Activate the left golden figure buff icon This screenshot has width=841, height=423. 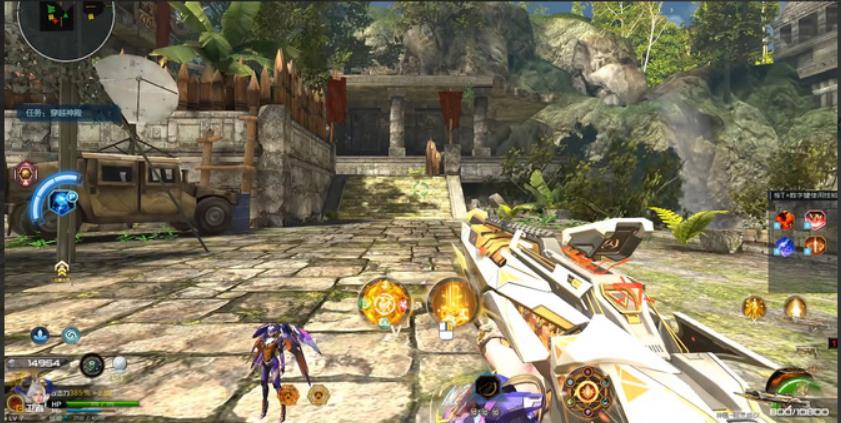754,307
